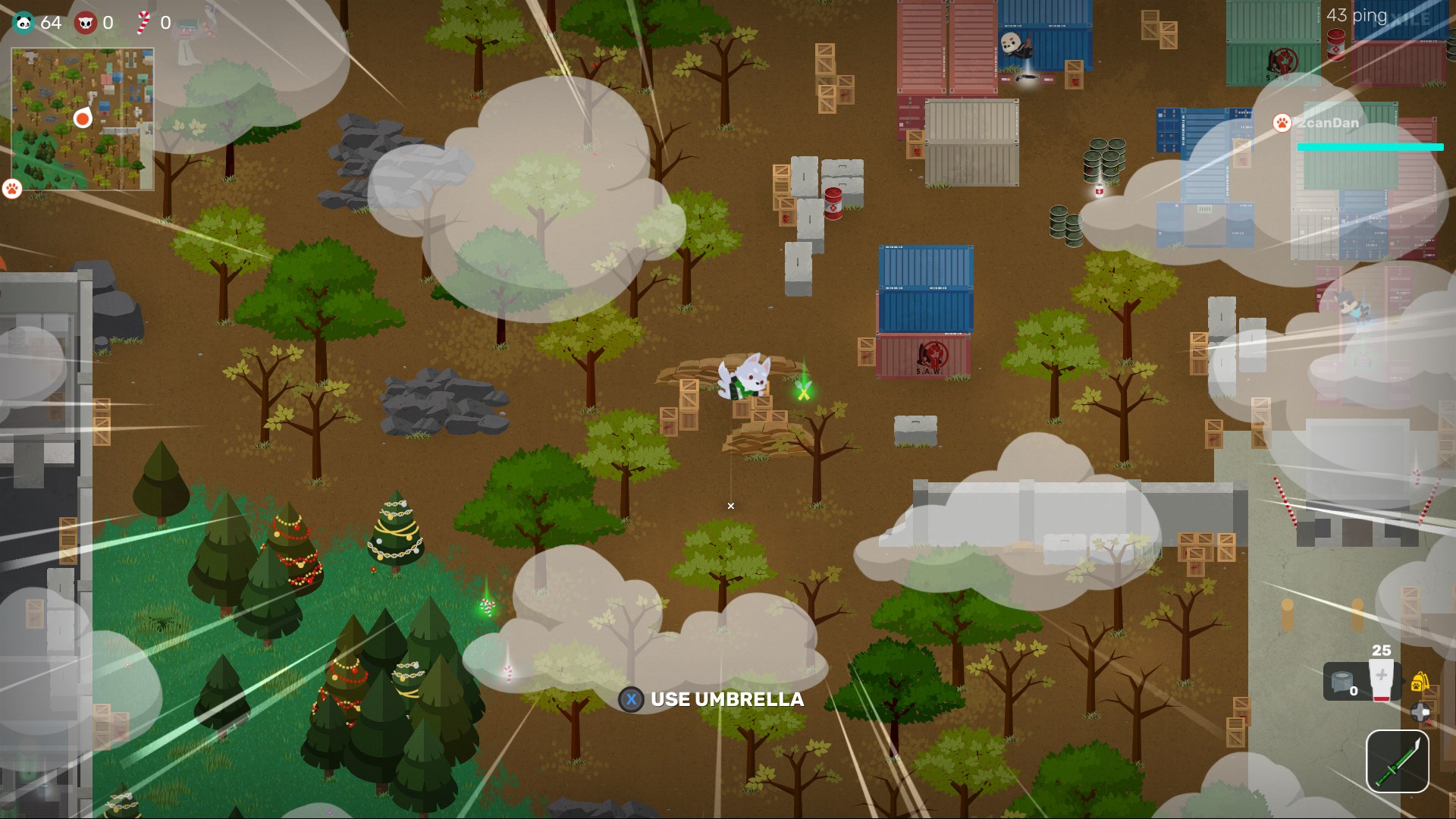The image size is (1456, 819).
Task: Click the health juice count showing 25
Action: 1381,650
